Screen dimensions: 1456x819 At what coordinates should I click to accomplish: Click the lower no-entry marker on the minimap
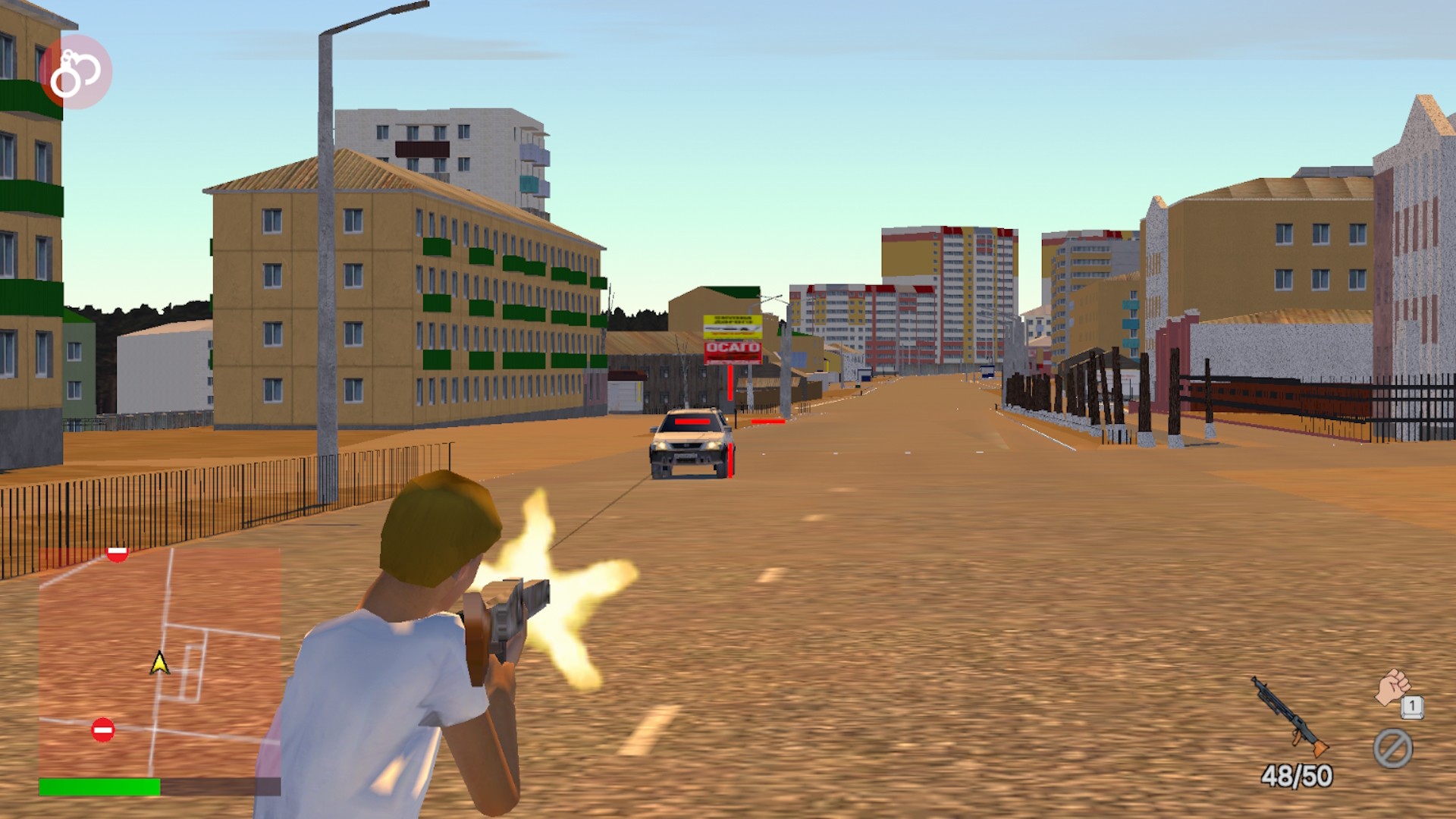click(x=104, y=730)
